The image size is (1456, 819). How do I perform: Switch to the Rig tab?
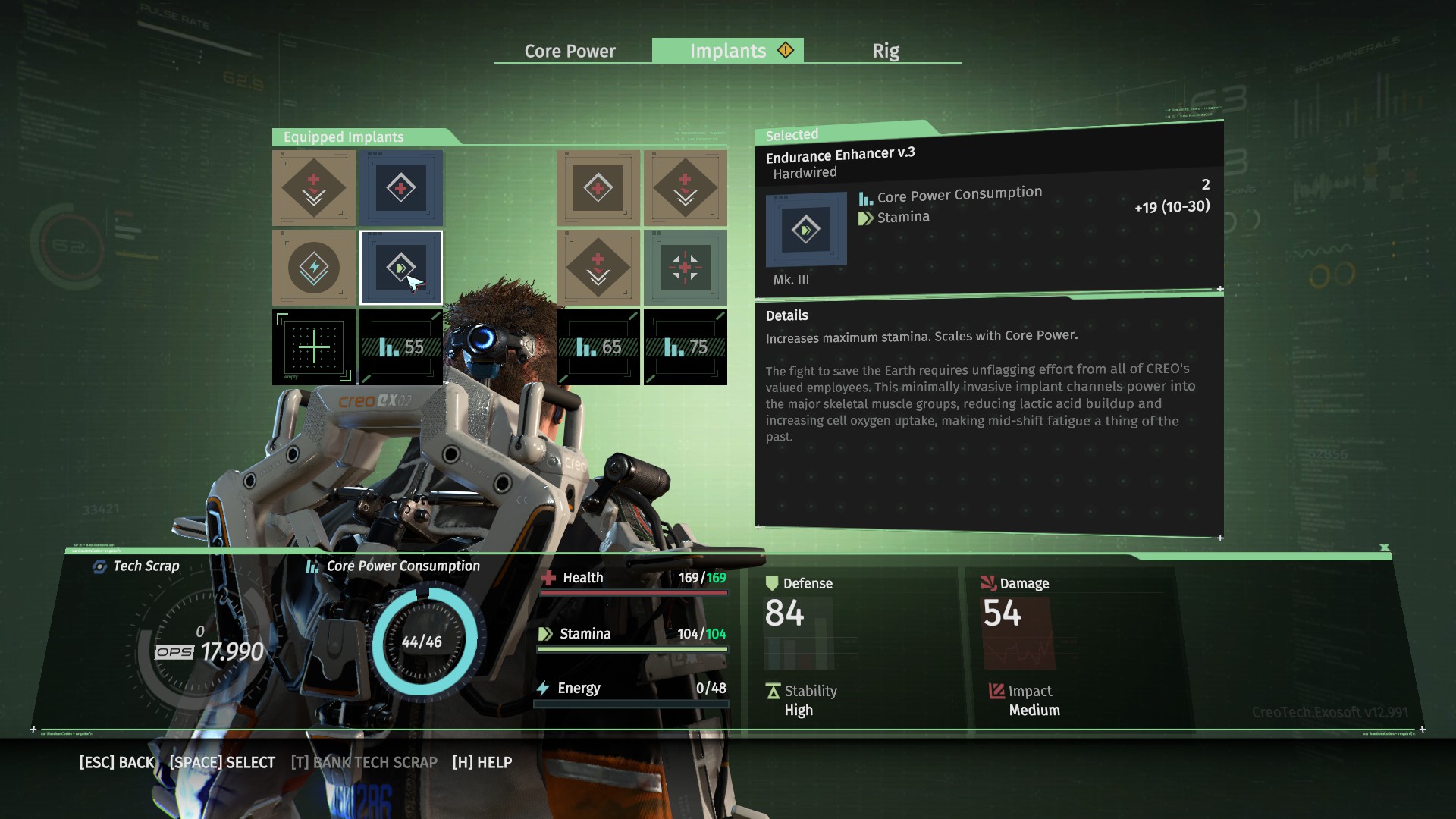click(x=885, y=51)
